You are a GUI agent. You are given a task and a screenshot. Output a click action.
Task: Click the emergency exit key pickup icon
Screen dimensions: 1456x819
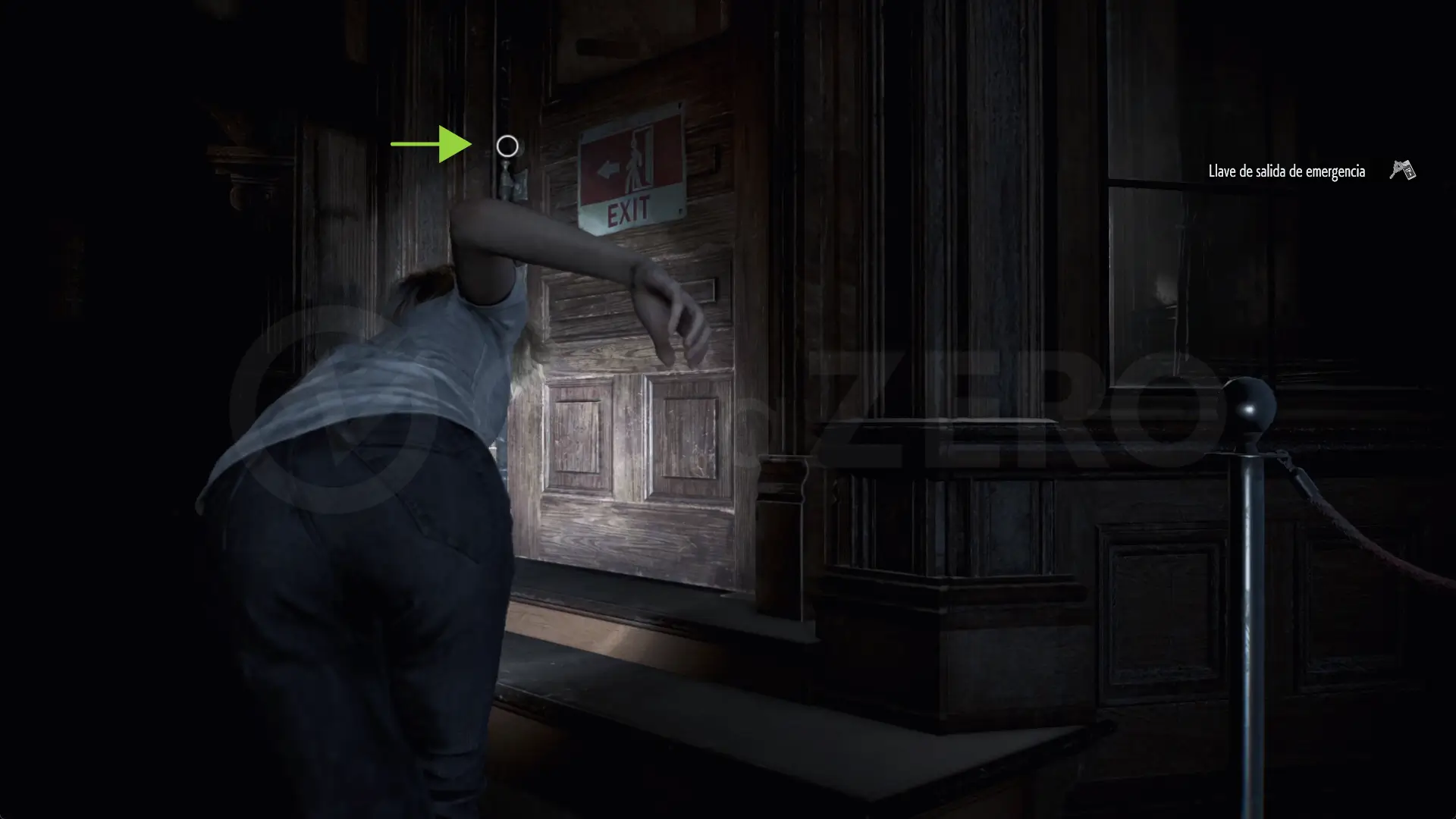pyautogui.click(x=1401, y=171)
